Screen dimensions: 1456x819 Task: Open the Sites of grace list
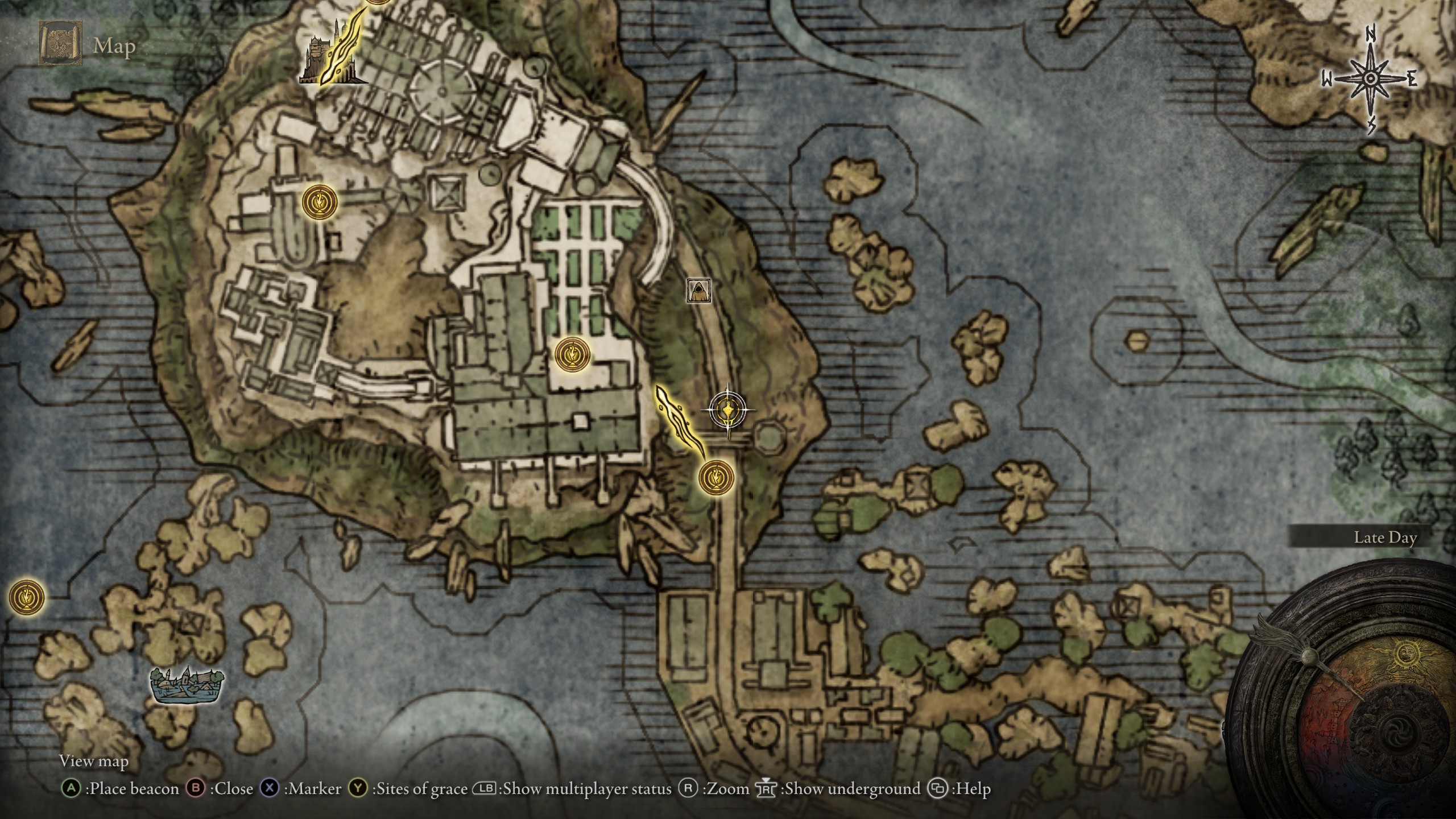point(409,789)
